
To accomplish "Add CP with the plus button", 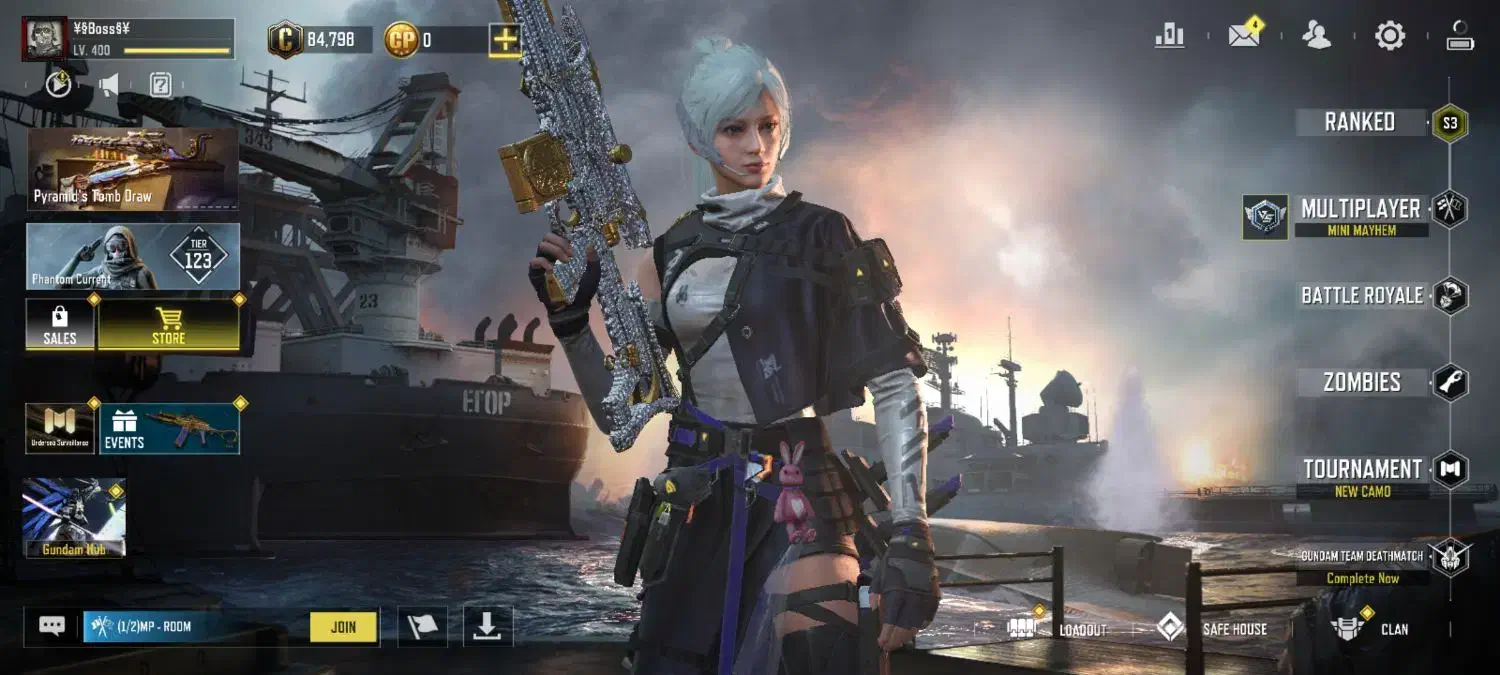I will point(505,40).
